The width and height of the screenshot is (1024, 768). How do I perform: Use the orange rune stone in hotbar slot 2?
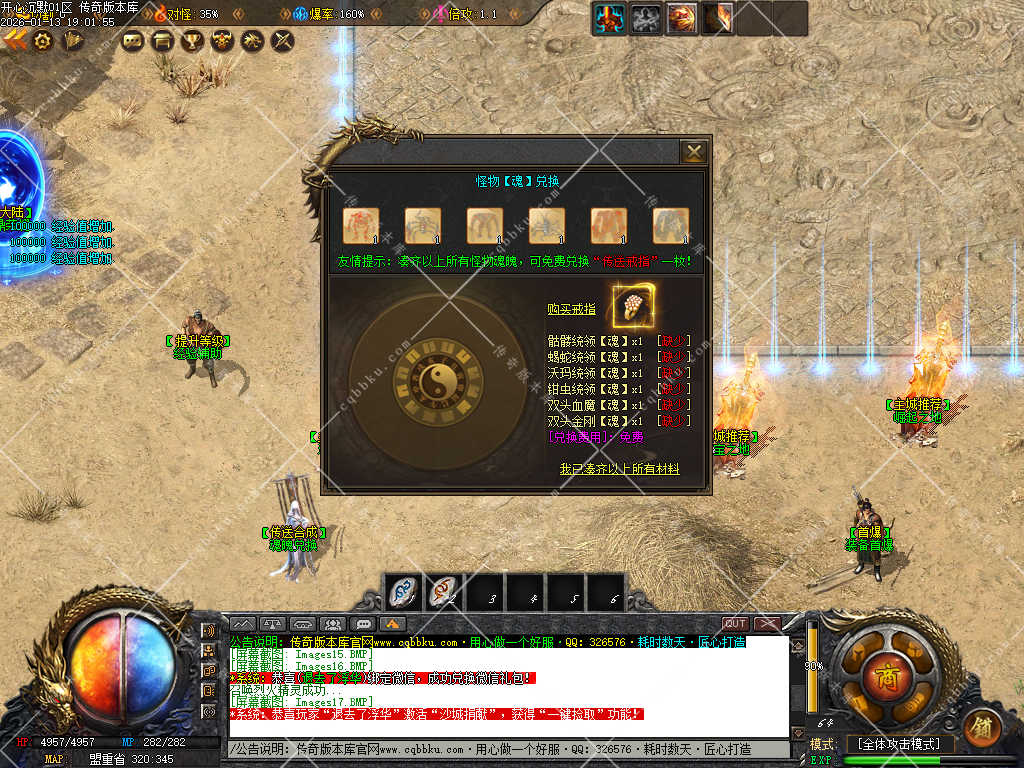click(x=443, y=591)
